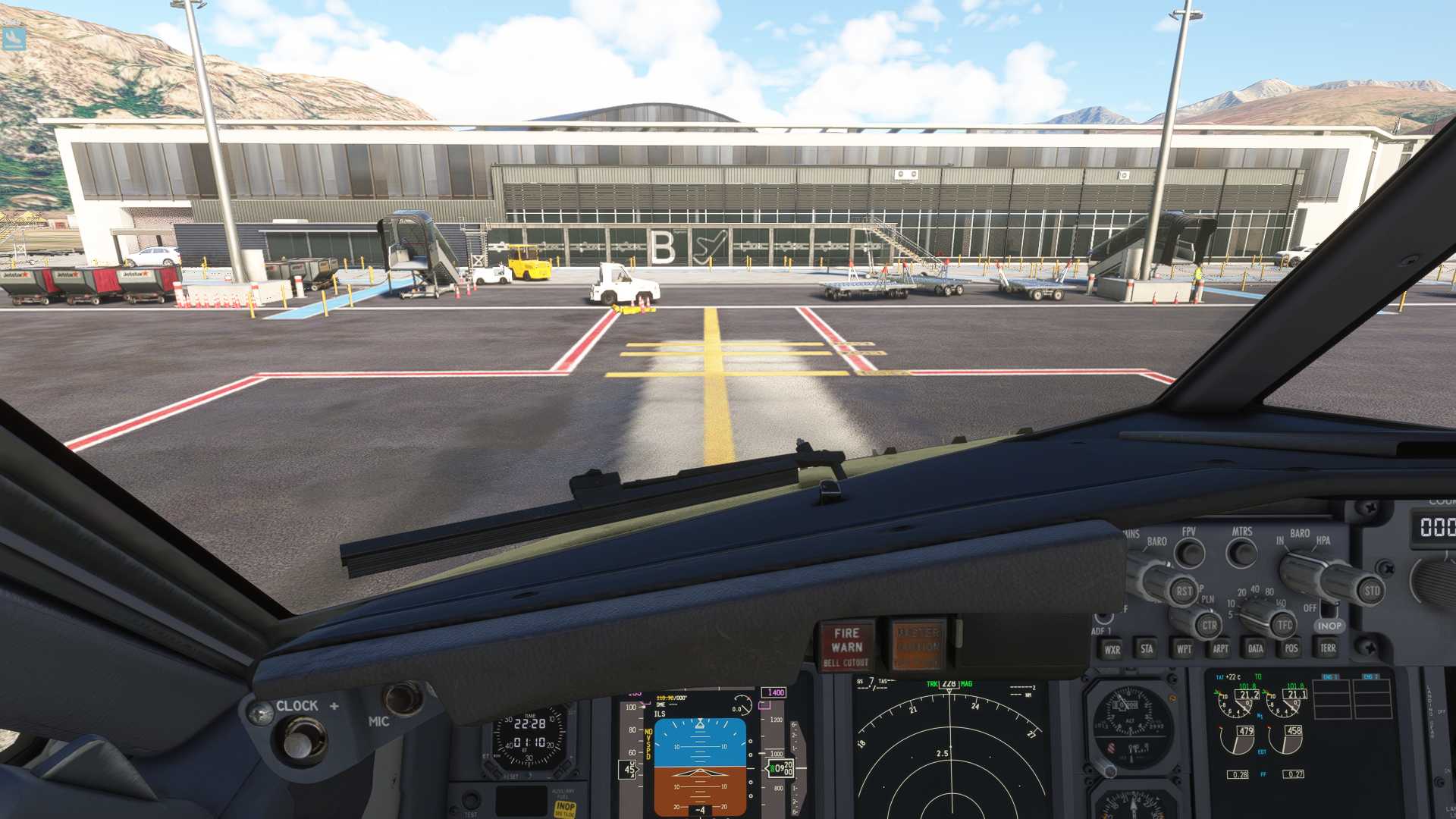The height and width of the screenshot is (819, 1456).
Task: Push the RST minimums reset knob
Action: click(1183, 591)
